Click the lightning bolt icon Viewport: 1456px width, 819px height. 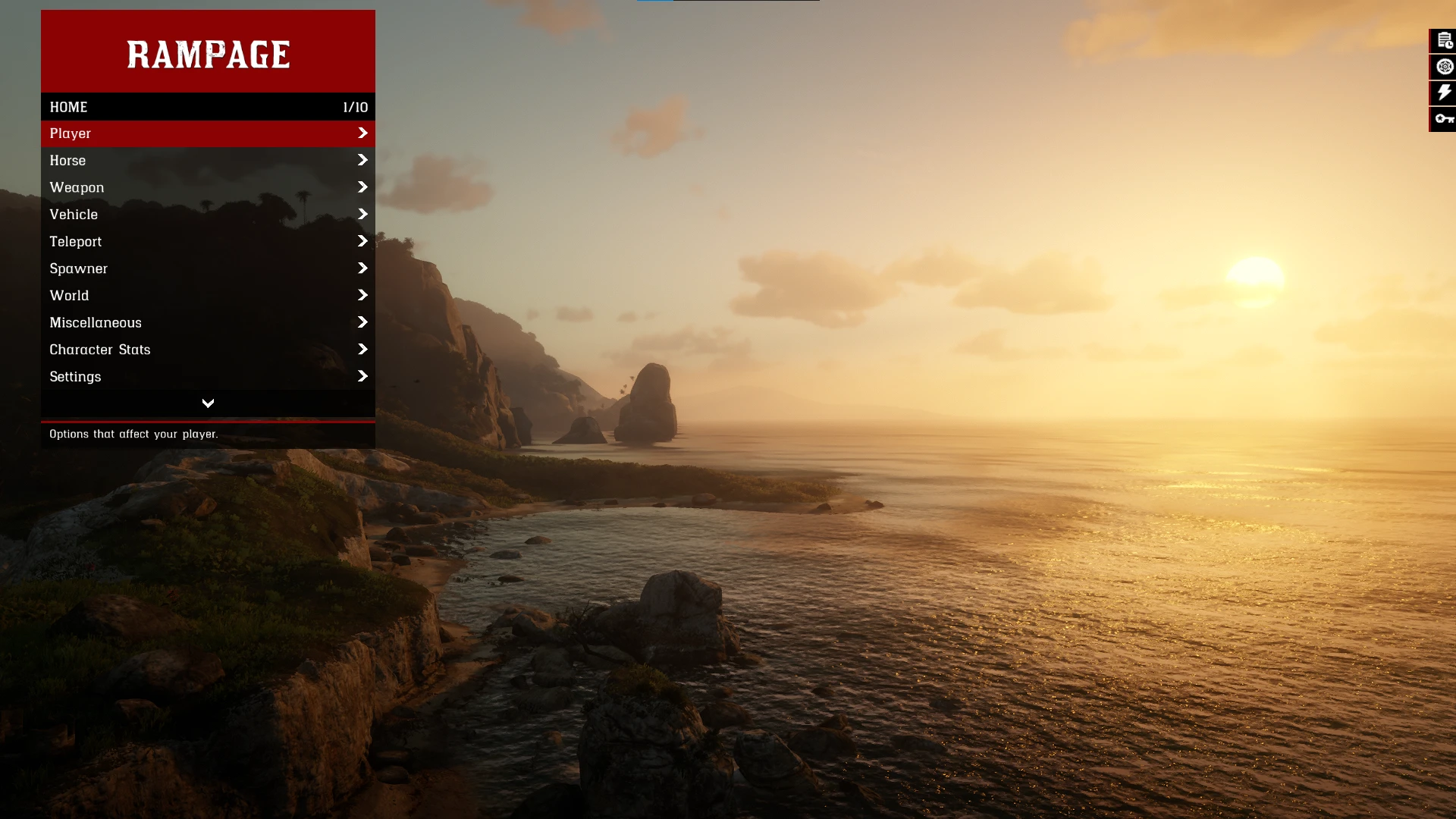pos(1443,93)
